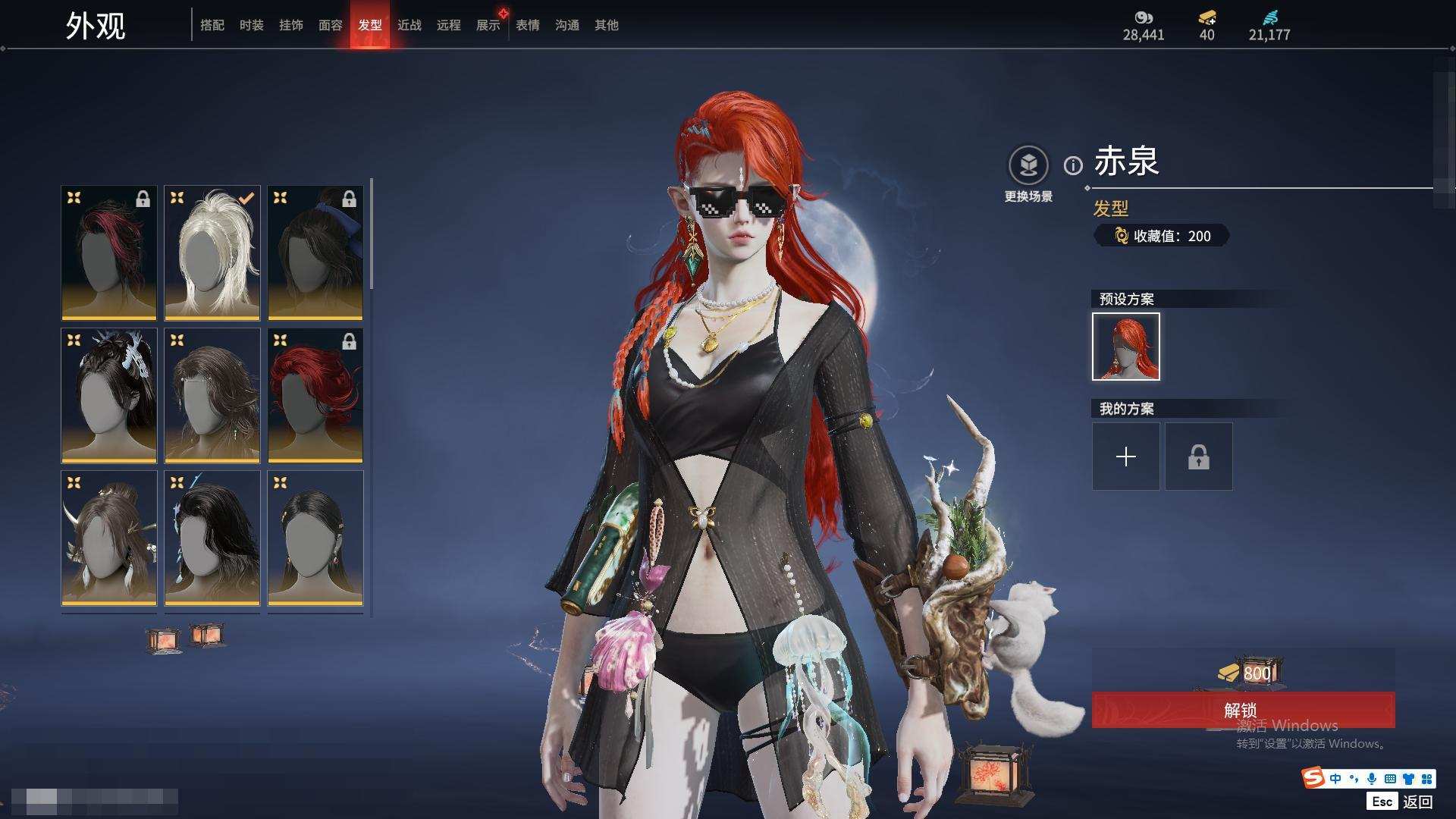
Task: Choose the white ponytail hairstyle thumbnail
Action: (212, 253)
